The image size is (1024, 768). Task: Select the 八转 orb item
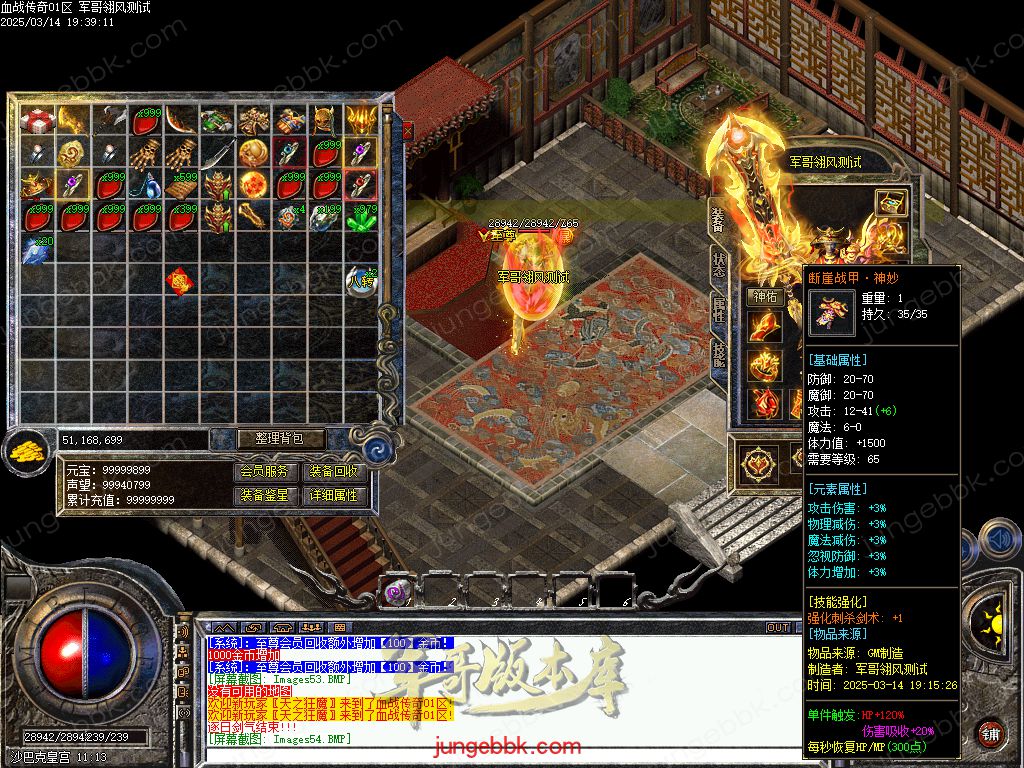360,281
